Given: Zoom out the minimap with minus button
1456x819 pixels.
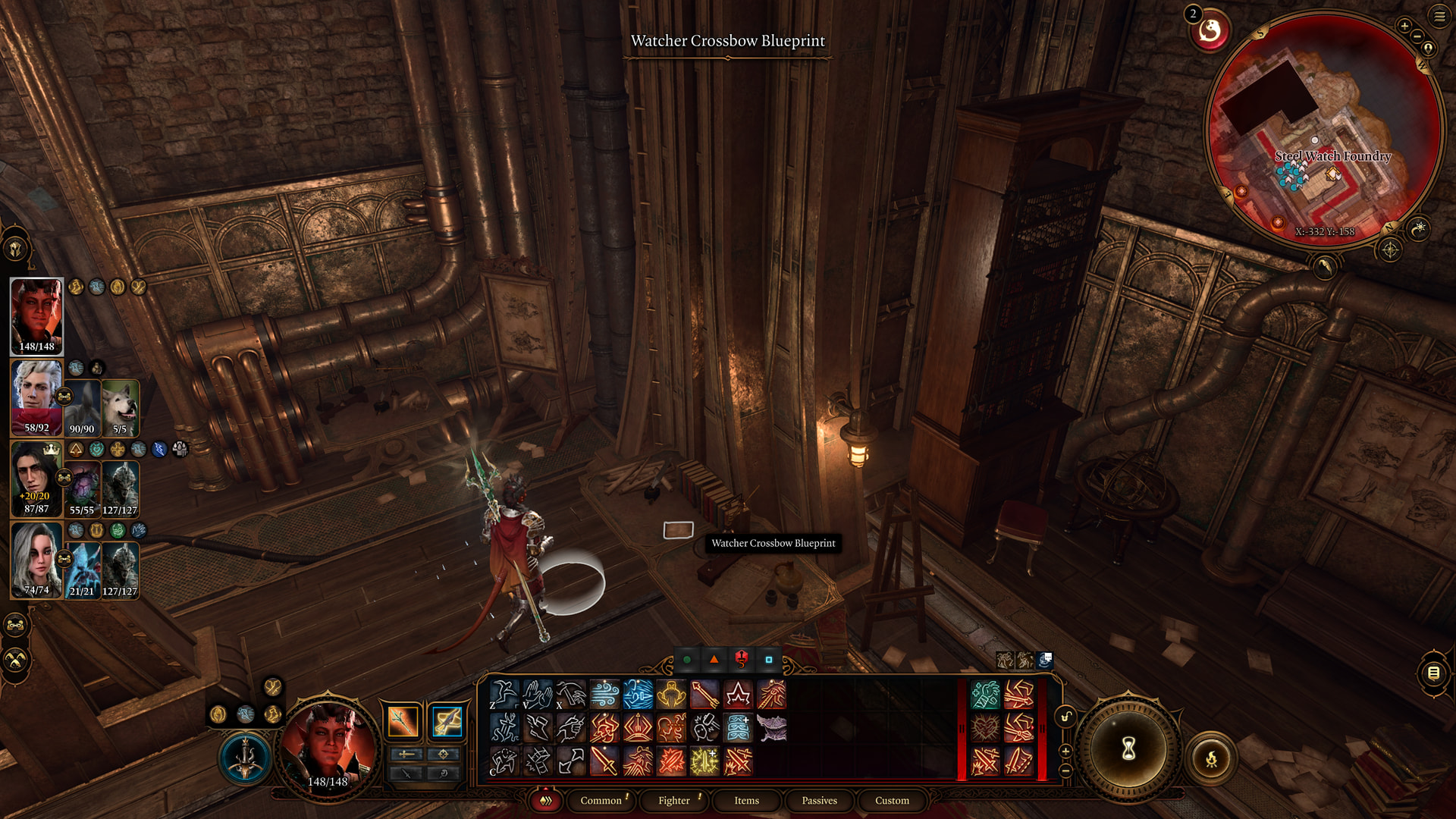Looking at the screenshot, I should coord(1417,36).
